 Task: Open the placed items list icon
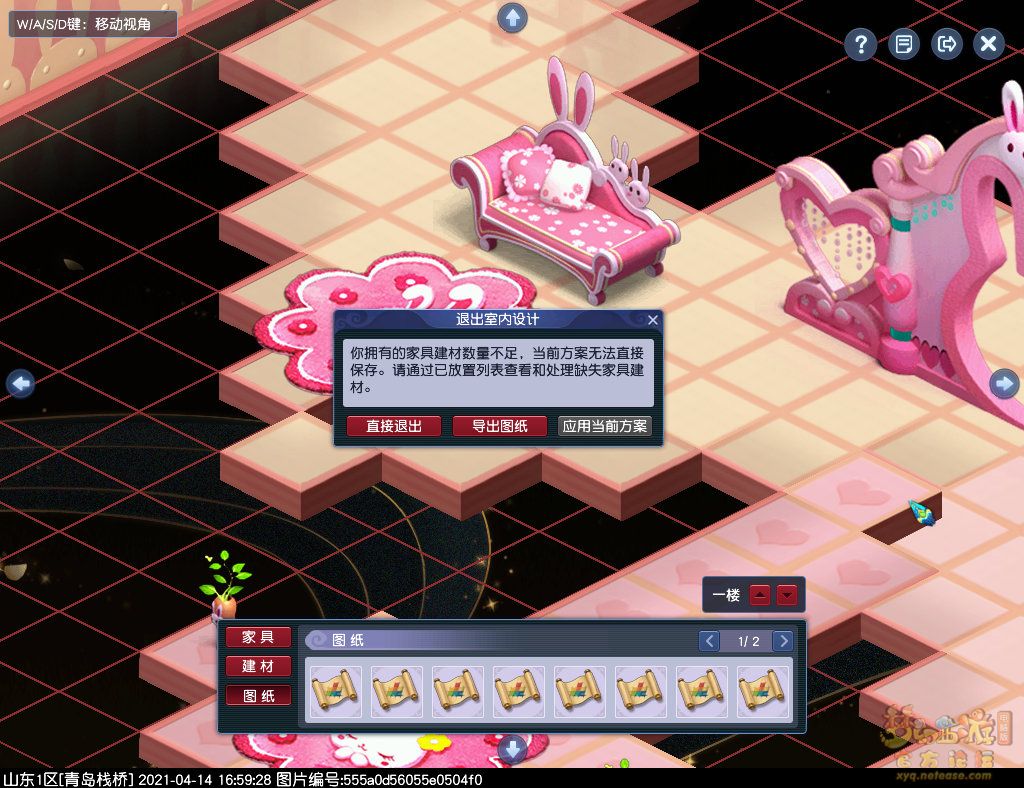pyautogui.click(x=903, y=44)
